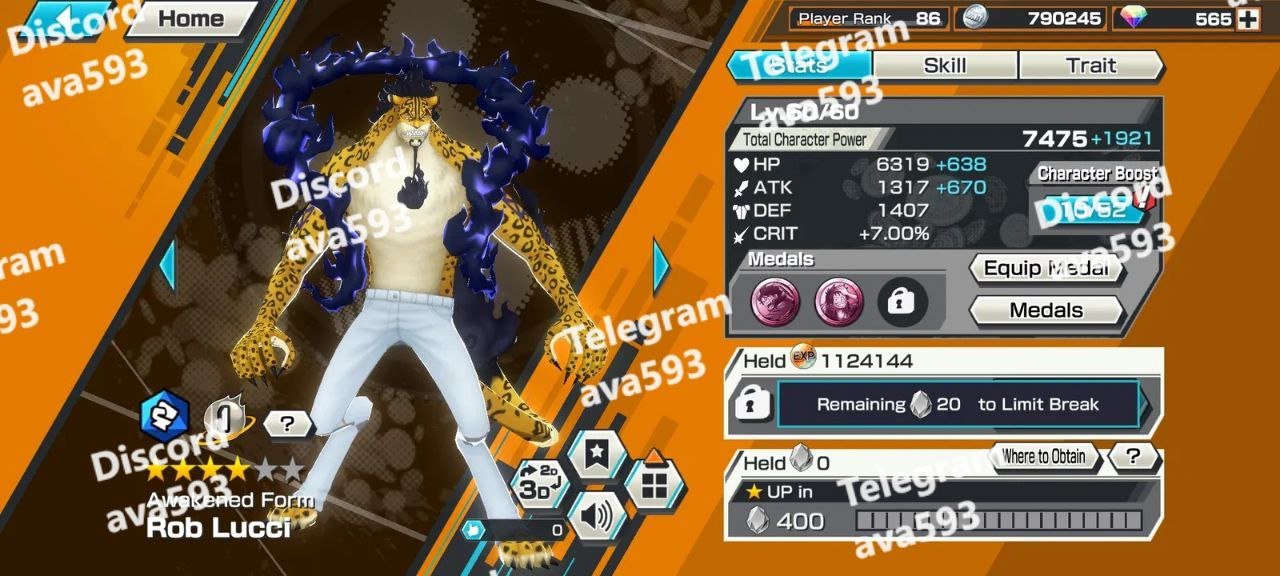Click the Equip Medal button
This screenshot has height=576, width=1280.
pyautogui.click(x=1046, y=268)
